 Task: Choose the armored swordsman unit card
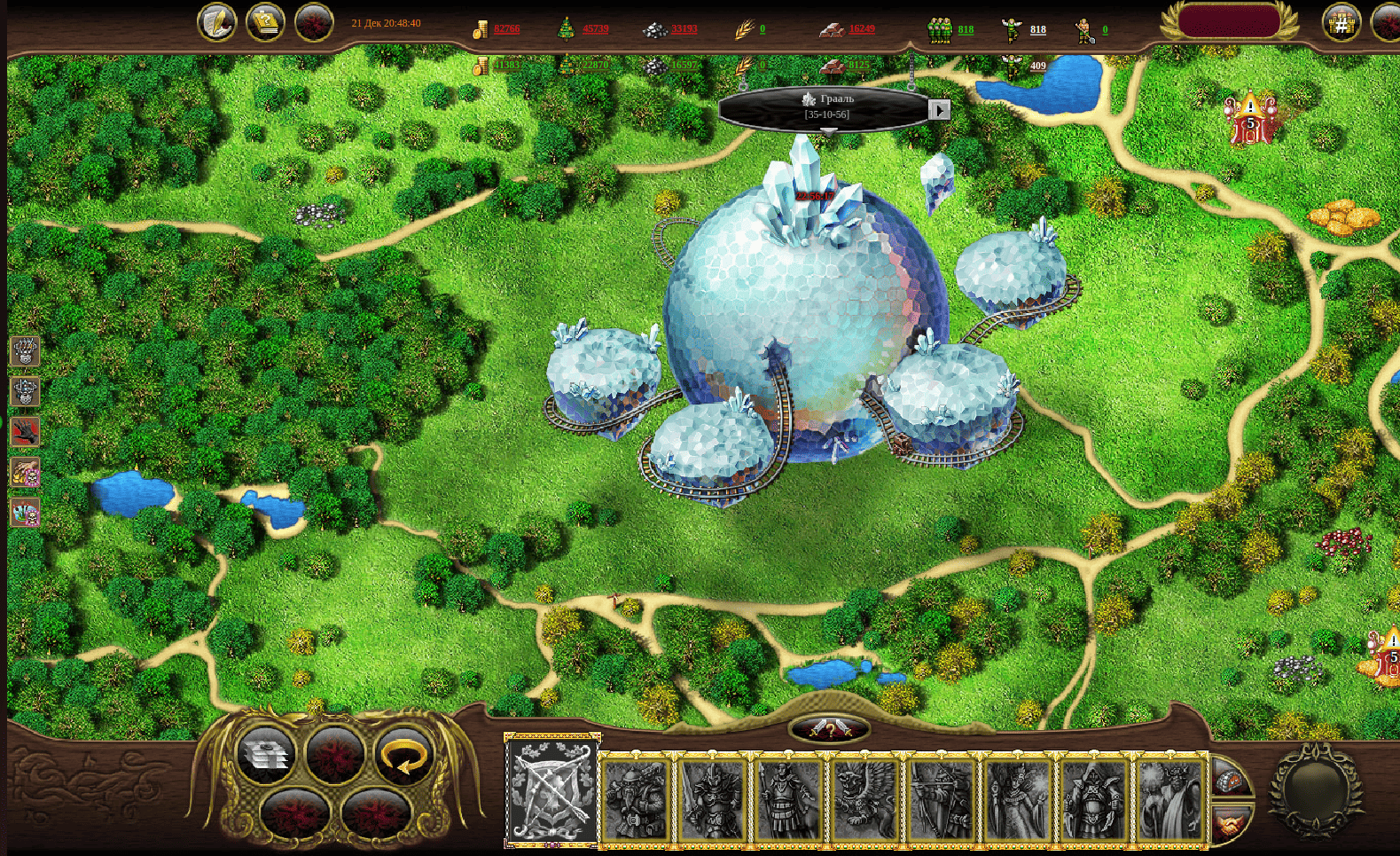[712, 800]
